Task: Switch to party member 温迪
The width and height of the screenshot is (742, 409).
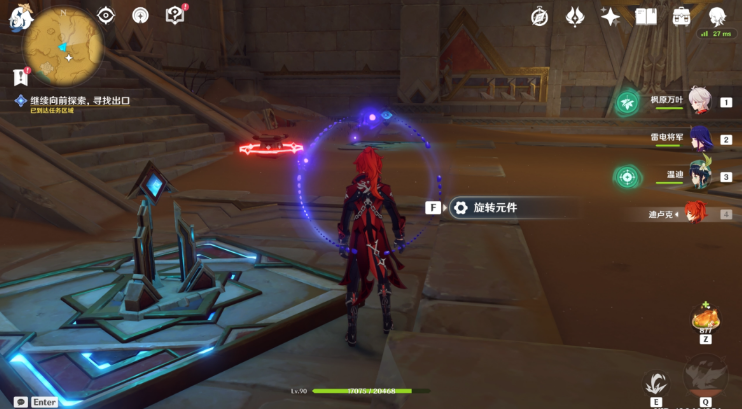Action: [698, 175]
